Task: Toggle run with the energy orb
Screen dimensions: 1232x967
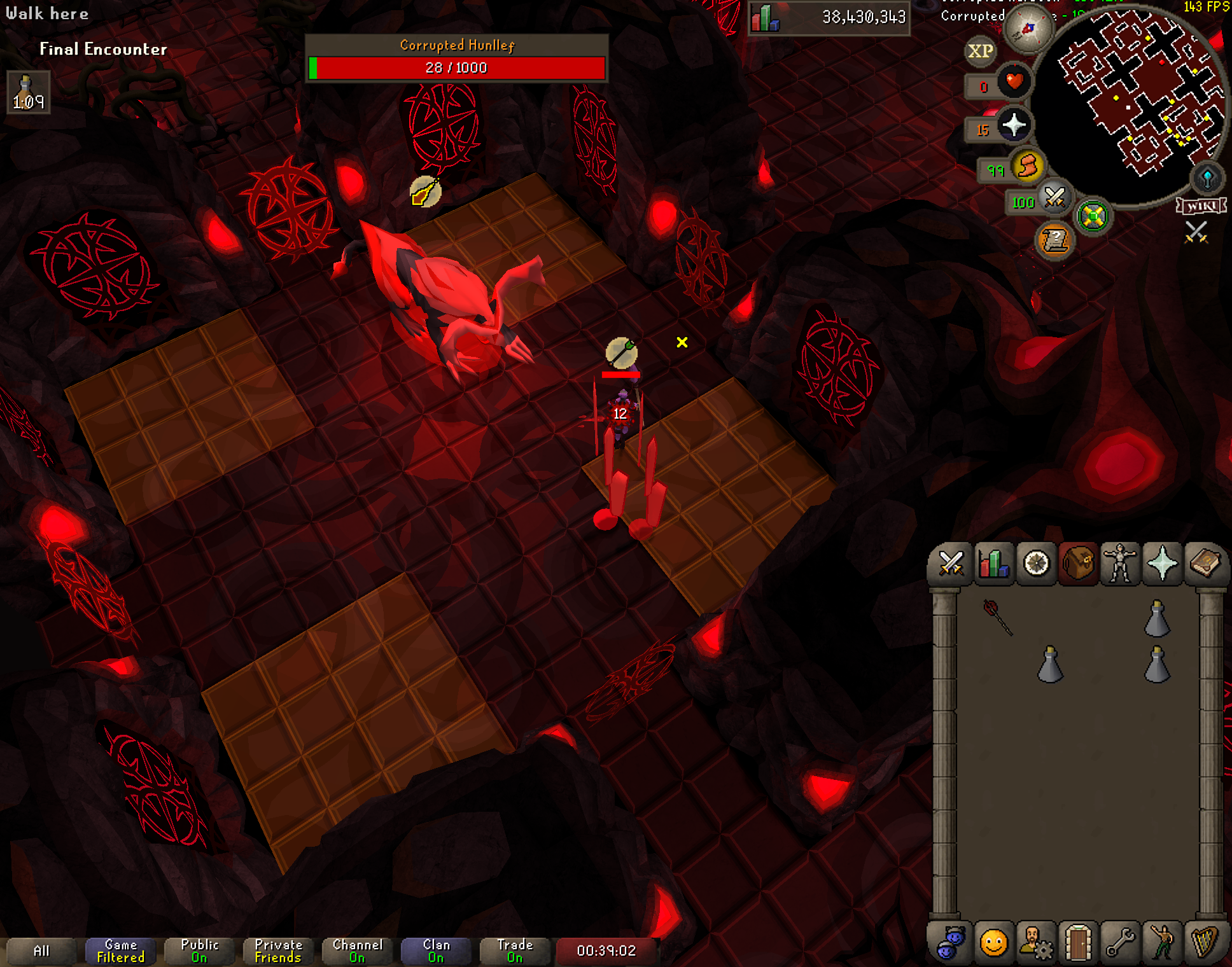Action: click(1028, 167)
